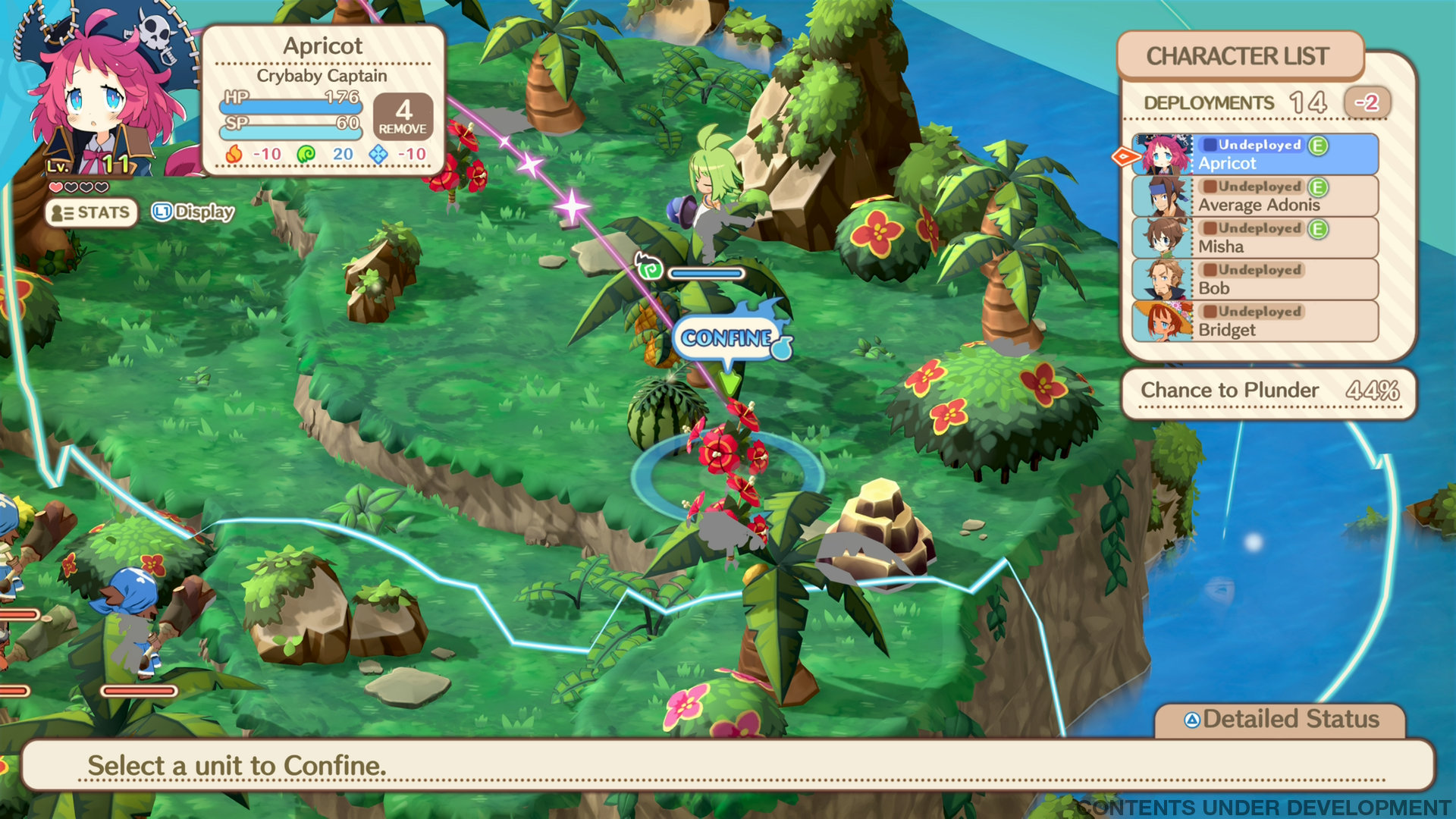This screenshot has height=819, width=1456.
Task: Pick Misha in the character list
Action: [x=1255, y=238]
